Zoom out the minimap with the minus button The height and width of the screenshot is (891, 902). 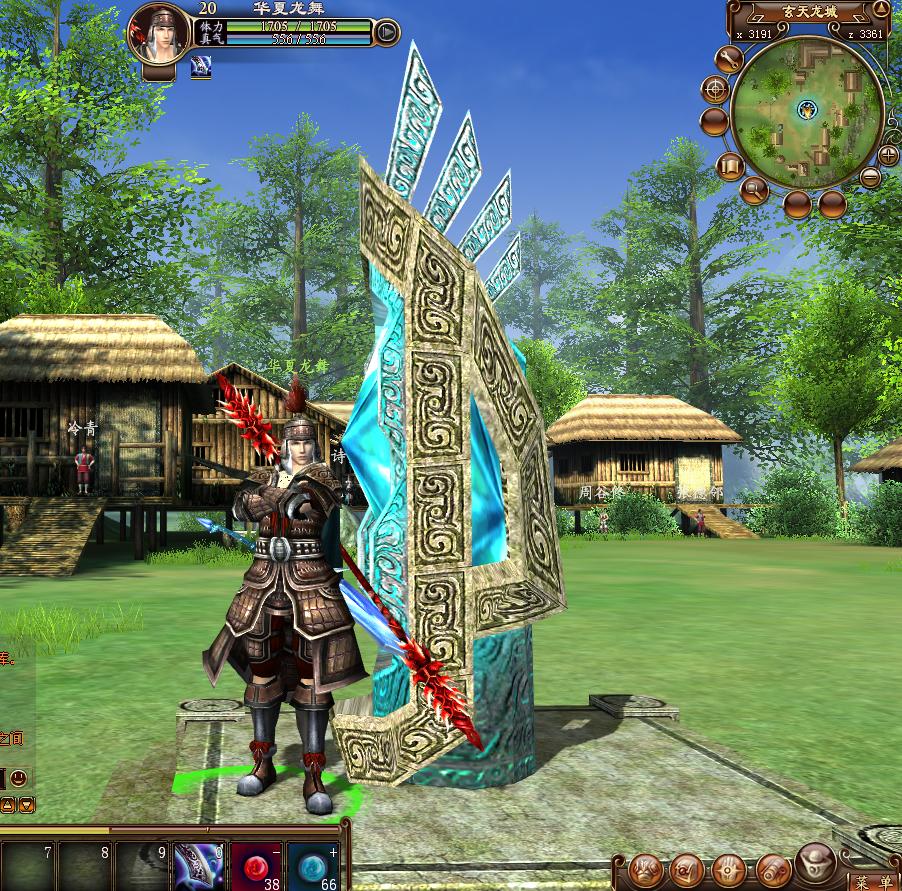point(870,178)
